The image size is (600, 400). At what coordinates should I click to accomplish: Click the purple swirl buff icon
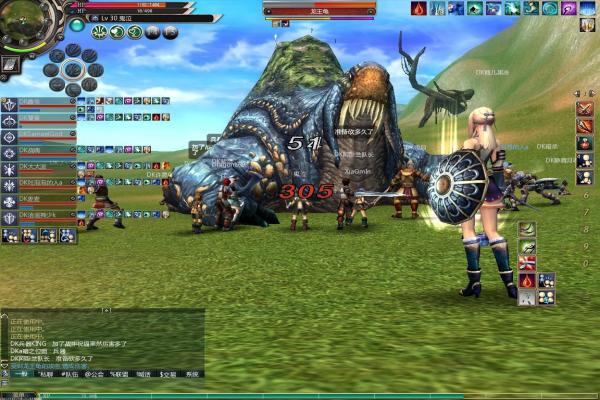(x=568, y=8)
